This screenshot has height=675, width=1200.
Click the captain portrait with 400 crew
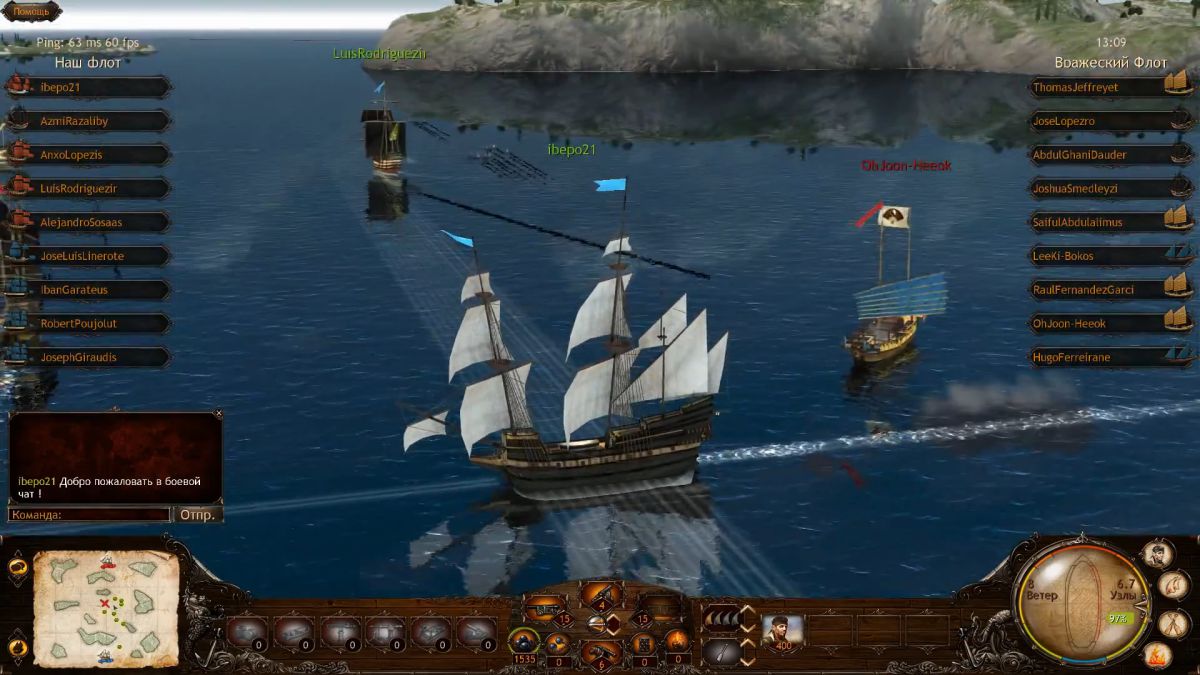point(782,631)
